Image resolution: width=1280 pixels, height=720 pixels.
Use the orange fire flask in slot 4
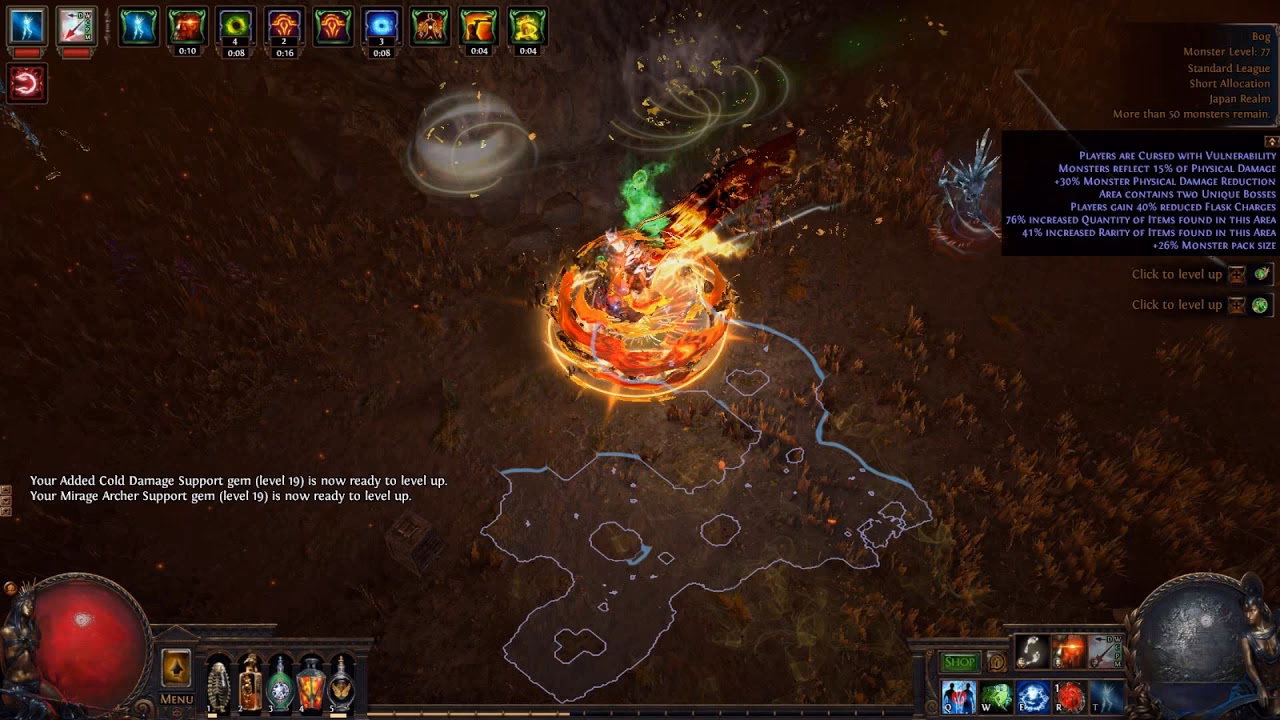(x=312, y=684)
